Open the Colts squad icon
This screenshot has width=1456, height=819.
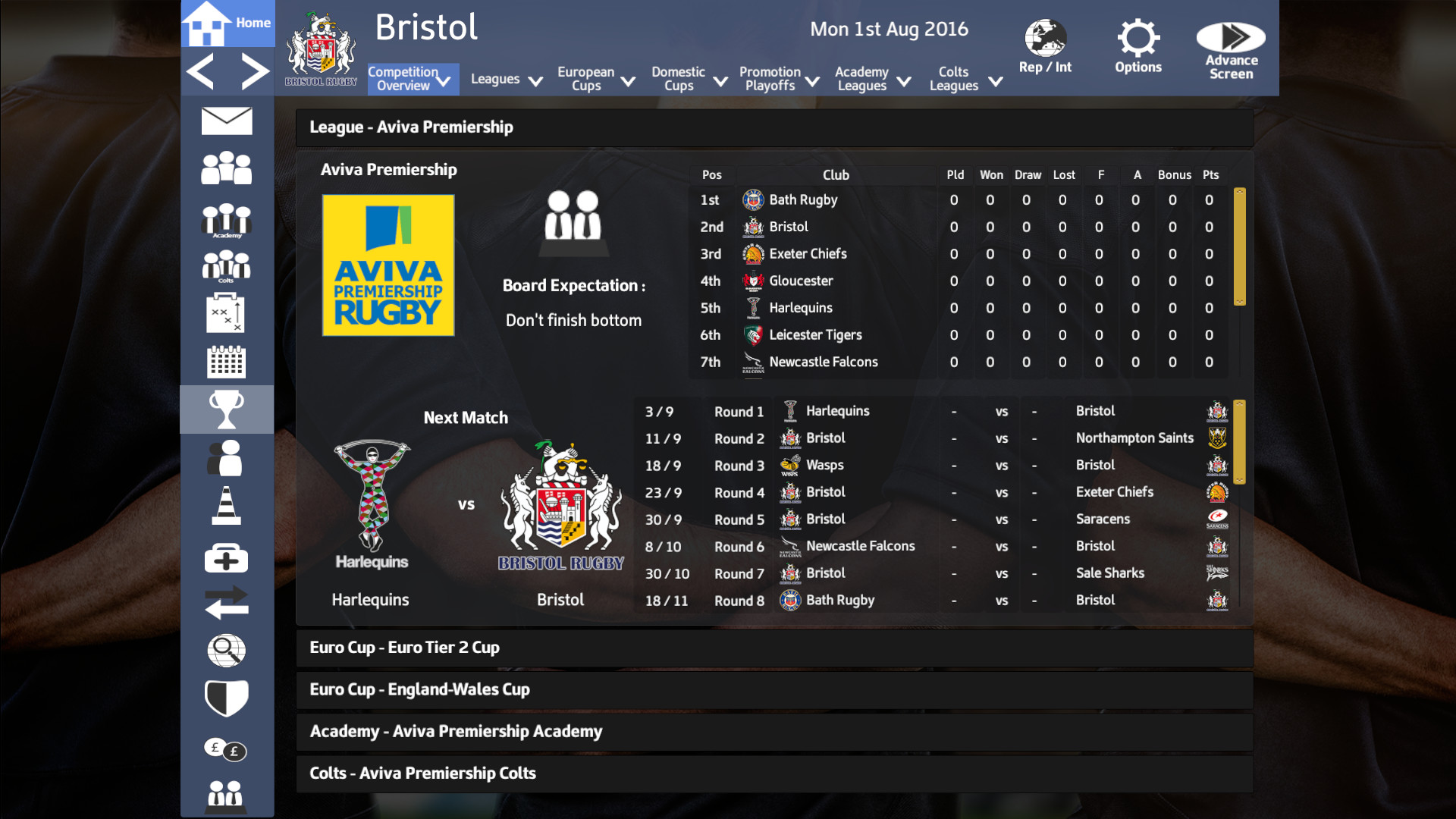pos(226,265)
